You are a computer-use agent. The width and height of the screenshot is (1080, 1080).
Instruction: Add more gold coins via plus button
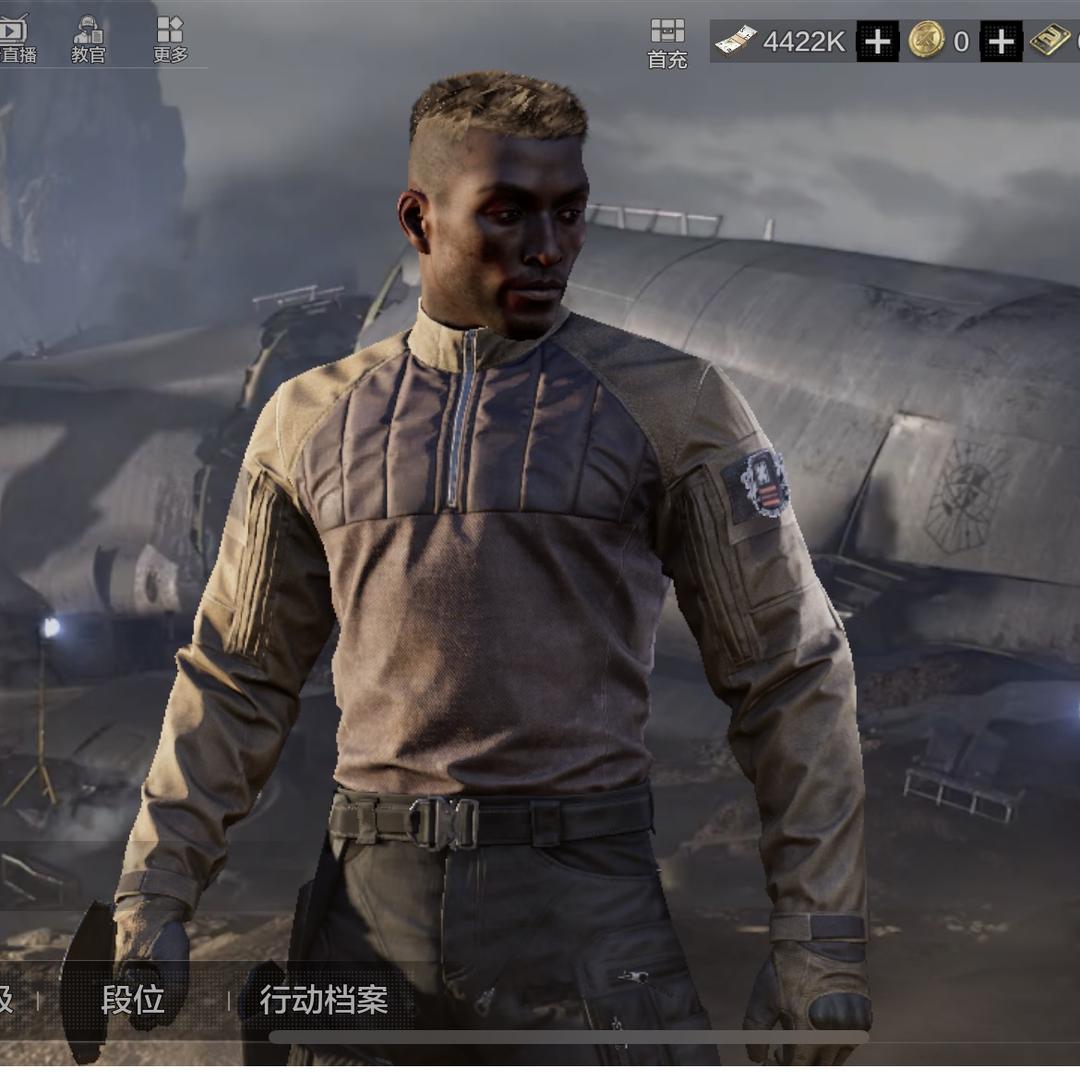1000,42
